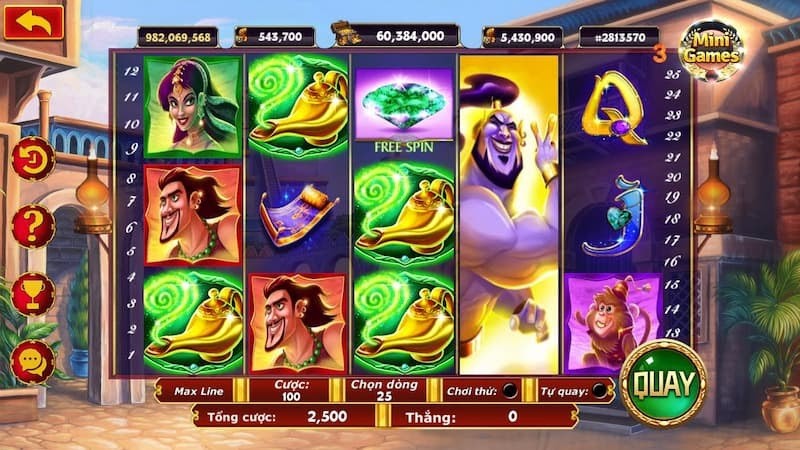
Task: Open the trophy leaderboard
Action: click(x=33, y=294)
